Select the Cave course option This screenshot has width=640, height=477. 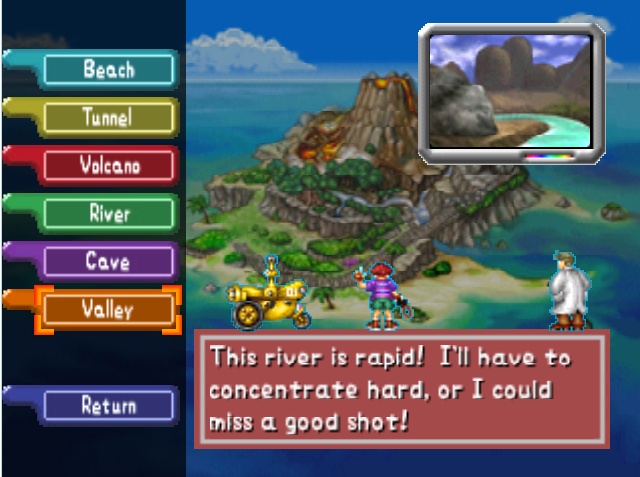[108, 262]
